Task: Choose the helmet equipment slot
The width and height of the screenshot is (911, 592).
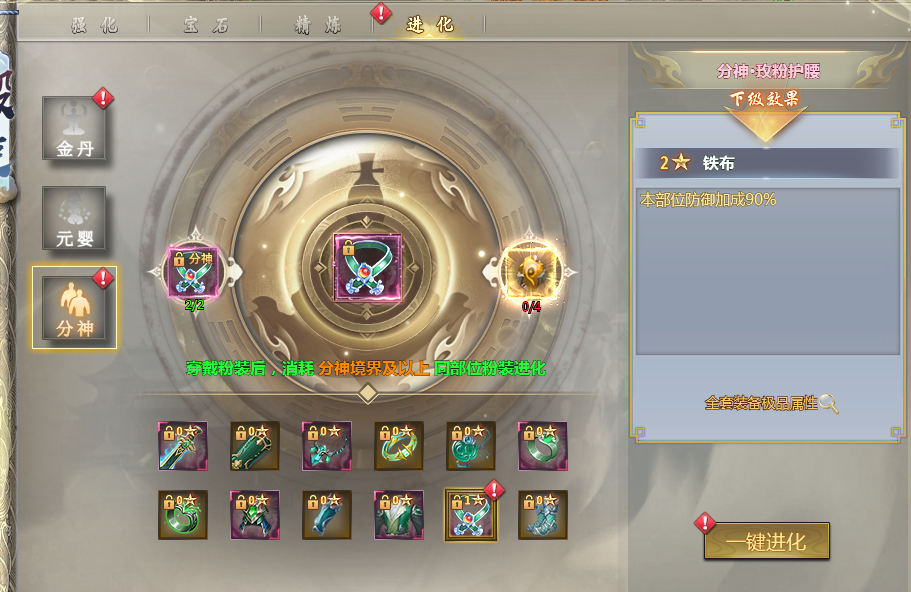Action: click(255, 515)
